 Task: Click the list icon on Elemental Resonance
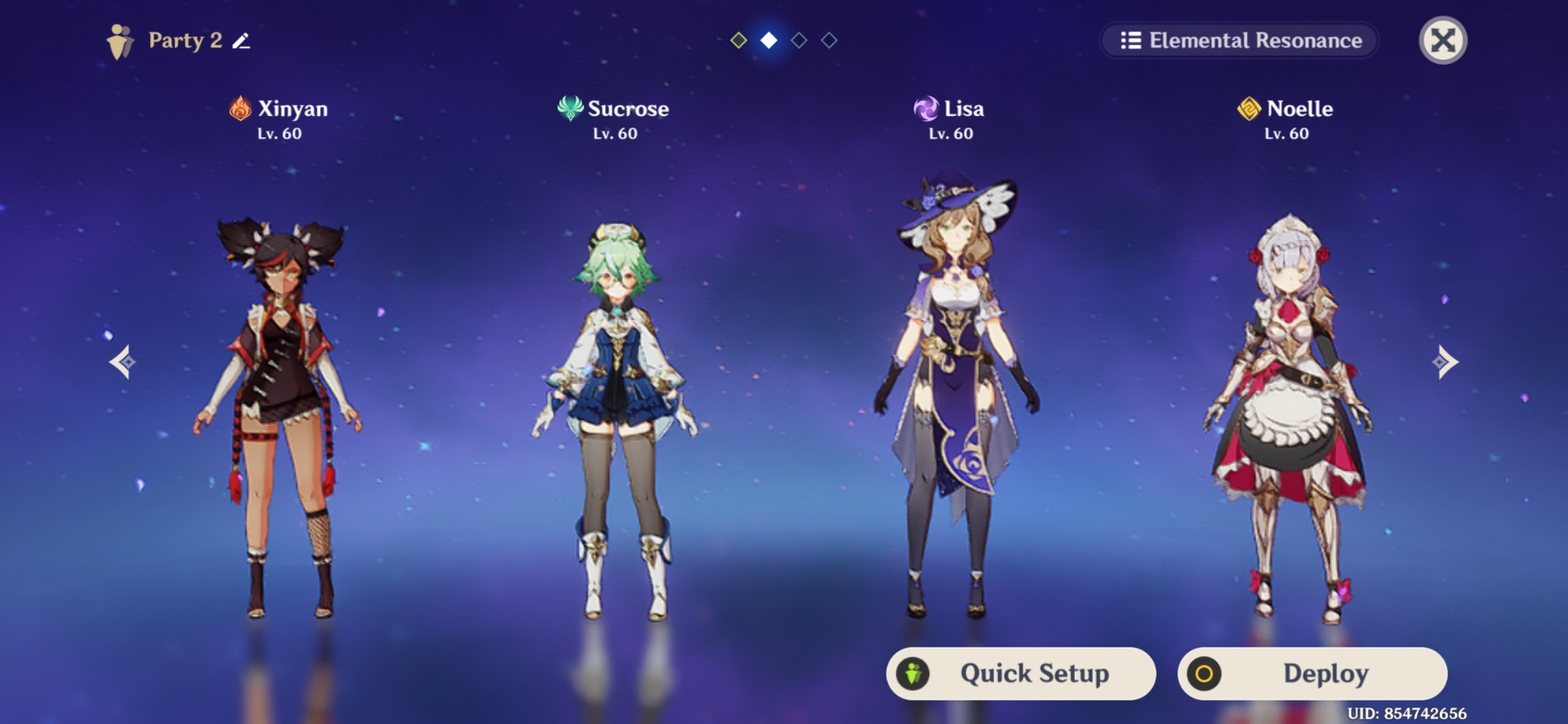(x=1132, y=41)
